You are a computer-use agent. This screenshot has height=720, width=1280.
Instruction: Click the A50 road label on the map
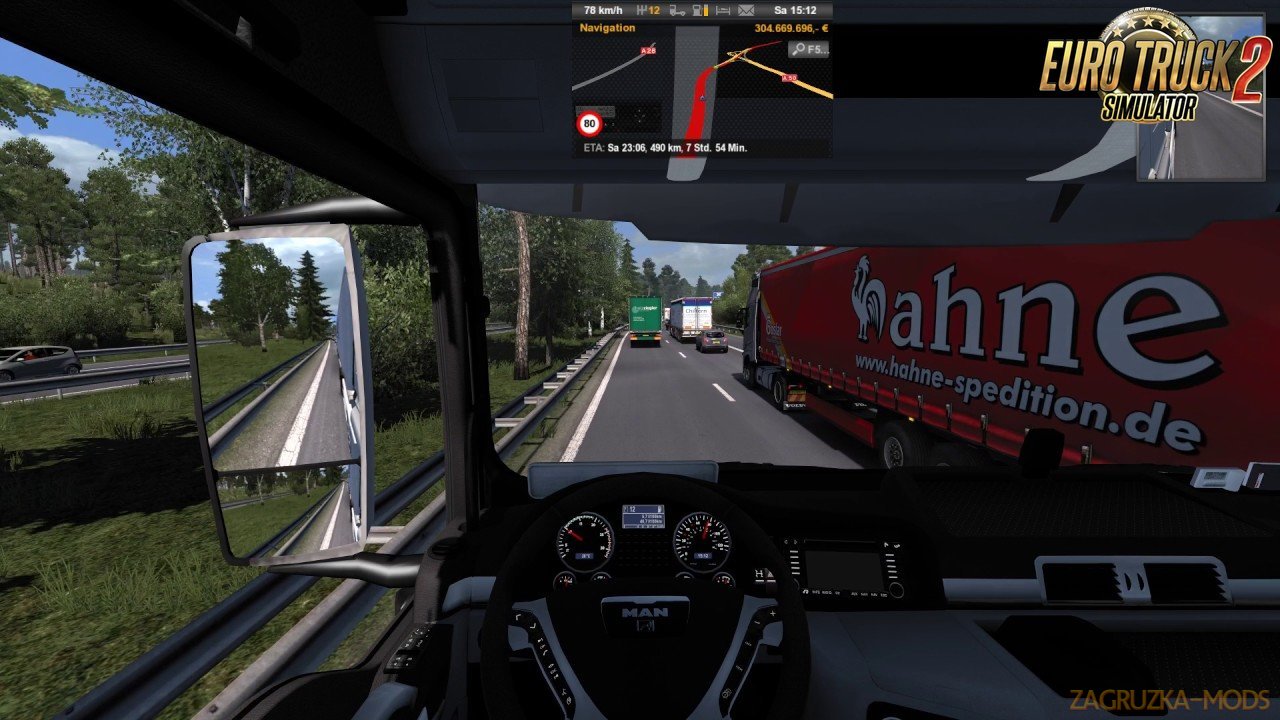point(790,78)
